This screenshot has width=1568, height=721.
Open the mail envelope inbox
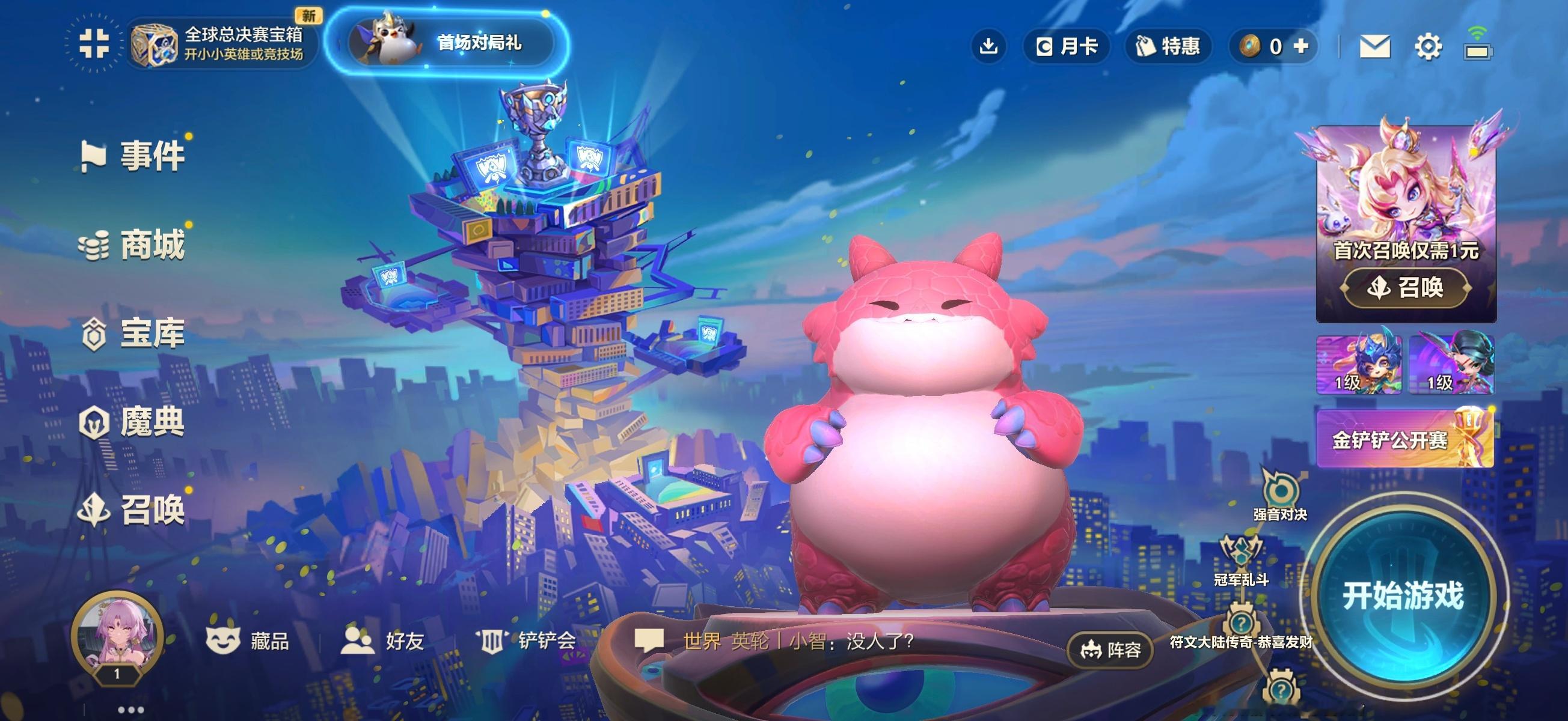point(1374,46)
